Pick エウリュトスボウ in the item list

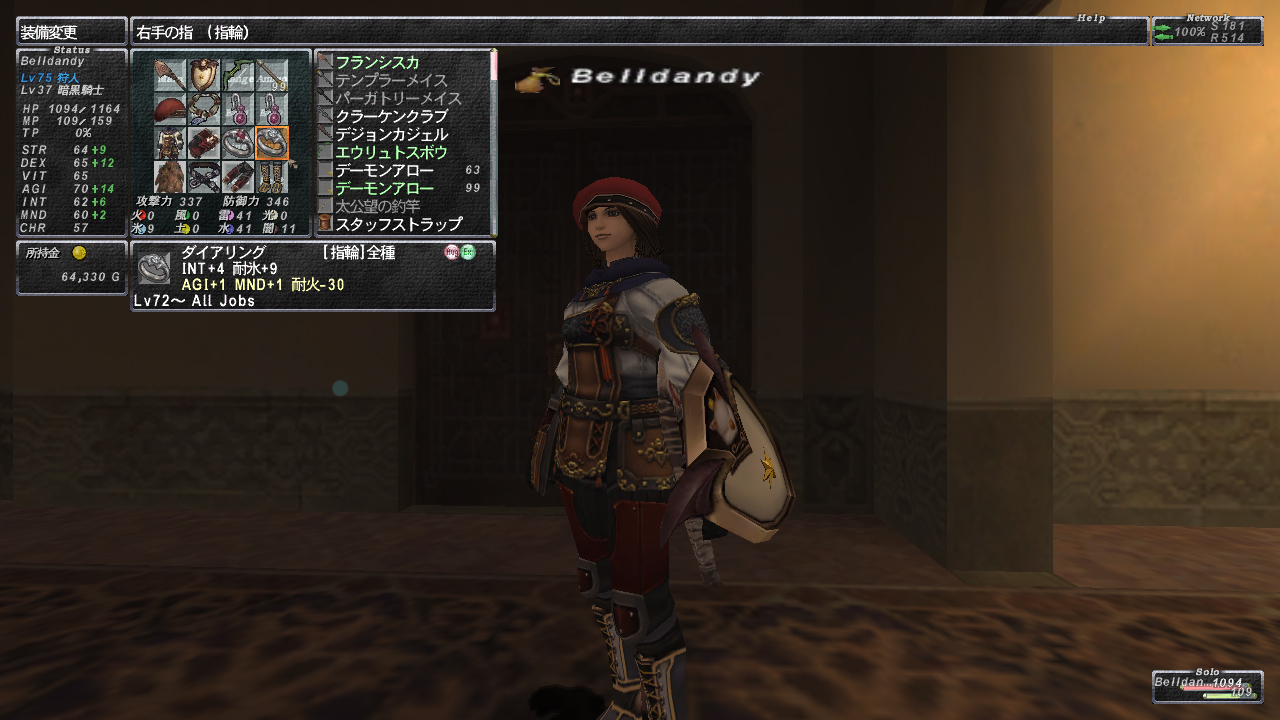pos(391,152)
